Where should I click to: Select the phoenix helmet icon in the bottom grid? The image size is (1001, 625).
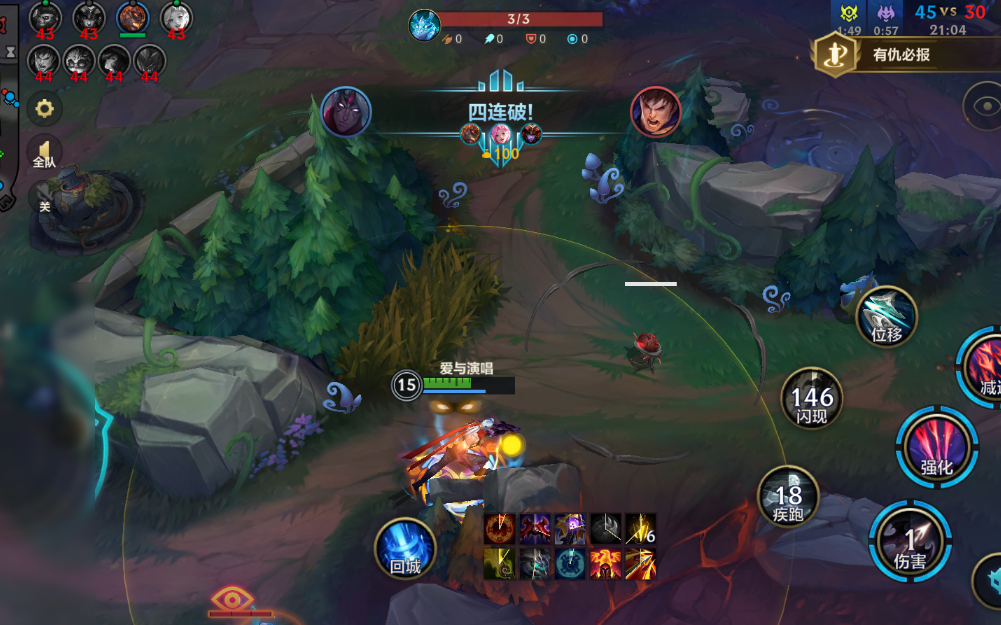pyautogui.click(x=607, y=563)
